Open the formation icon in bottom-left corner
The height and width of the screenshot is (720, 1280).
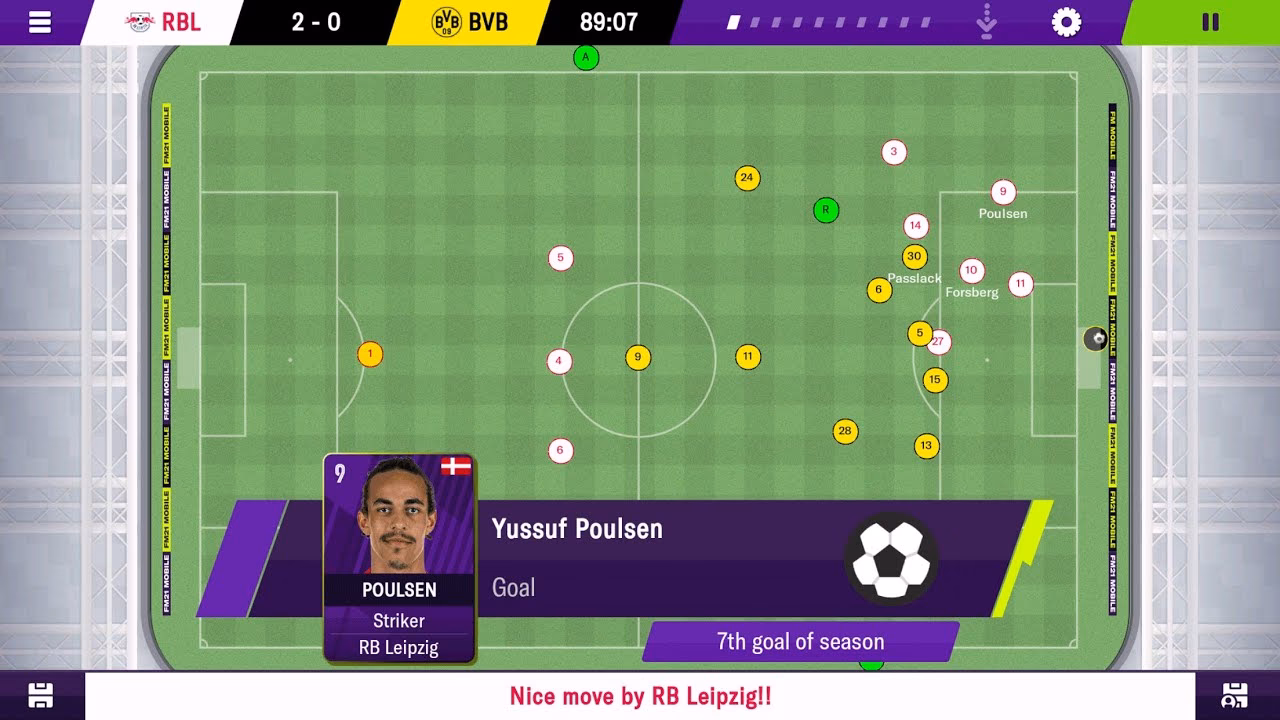click(40, 695)
